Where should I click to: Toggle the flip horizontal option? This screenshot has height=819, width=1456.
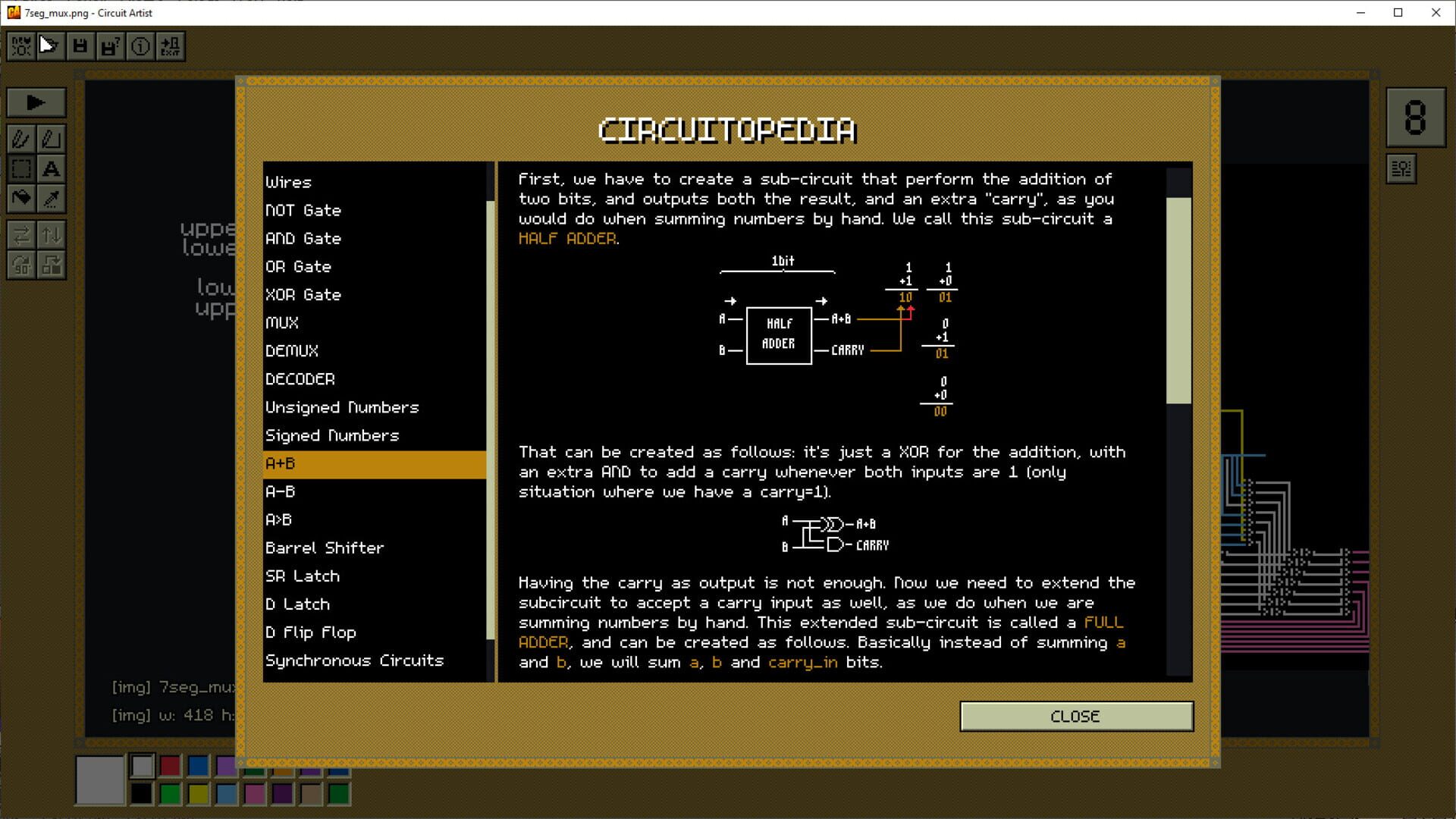coord(20,236)
